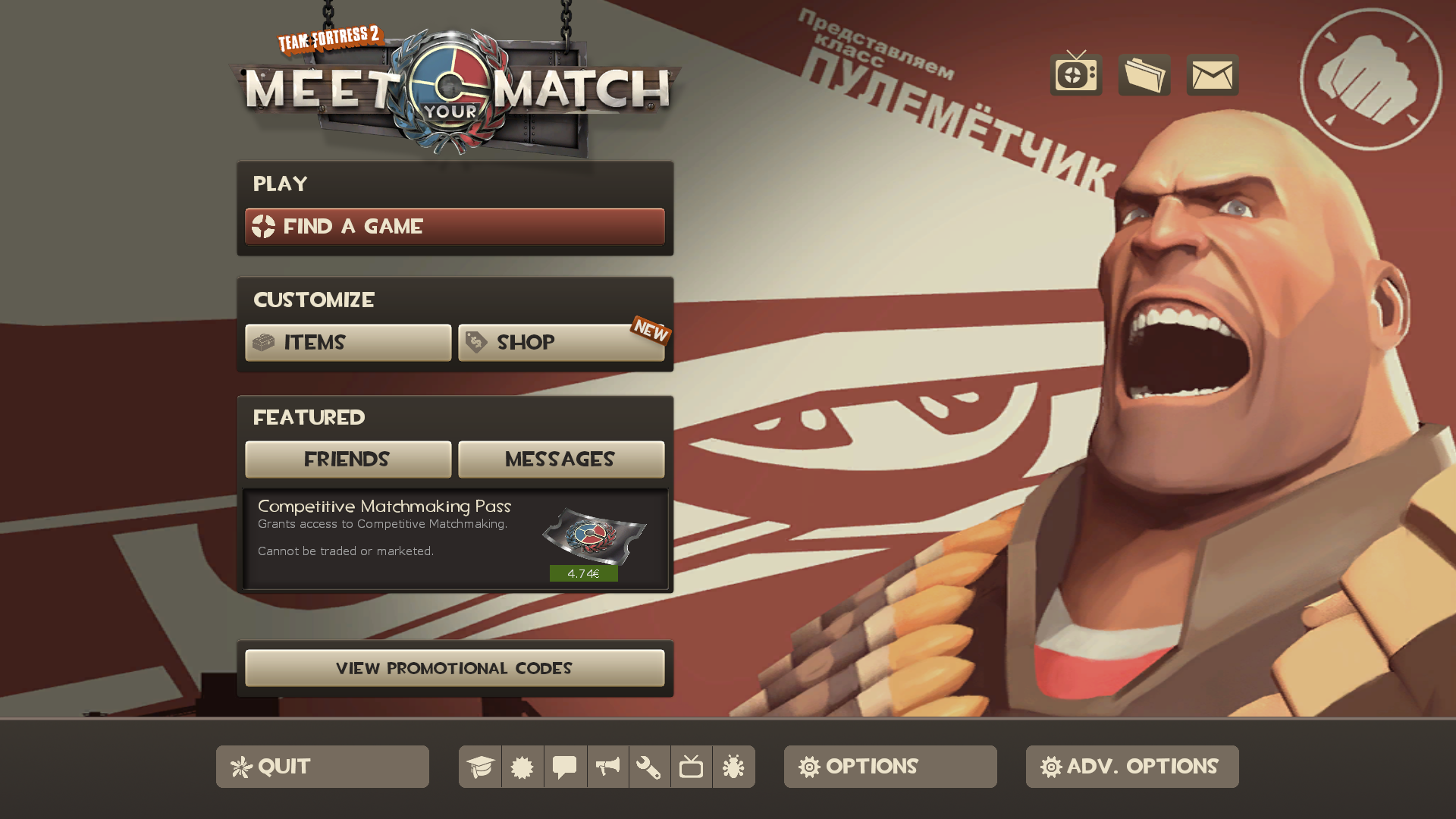This screenshot has width=1456, height=819.
Task: Open training via the graduation cap icon
Action: [479, 767]
